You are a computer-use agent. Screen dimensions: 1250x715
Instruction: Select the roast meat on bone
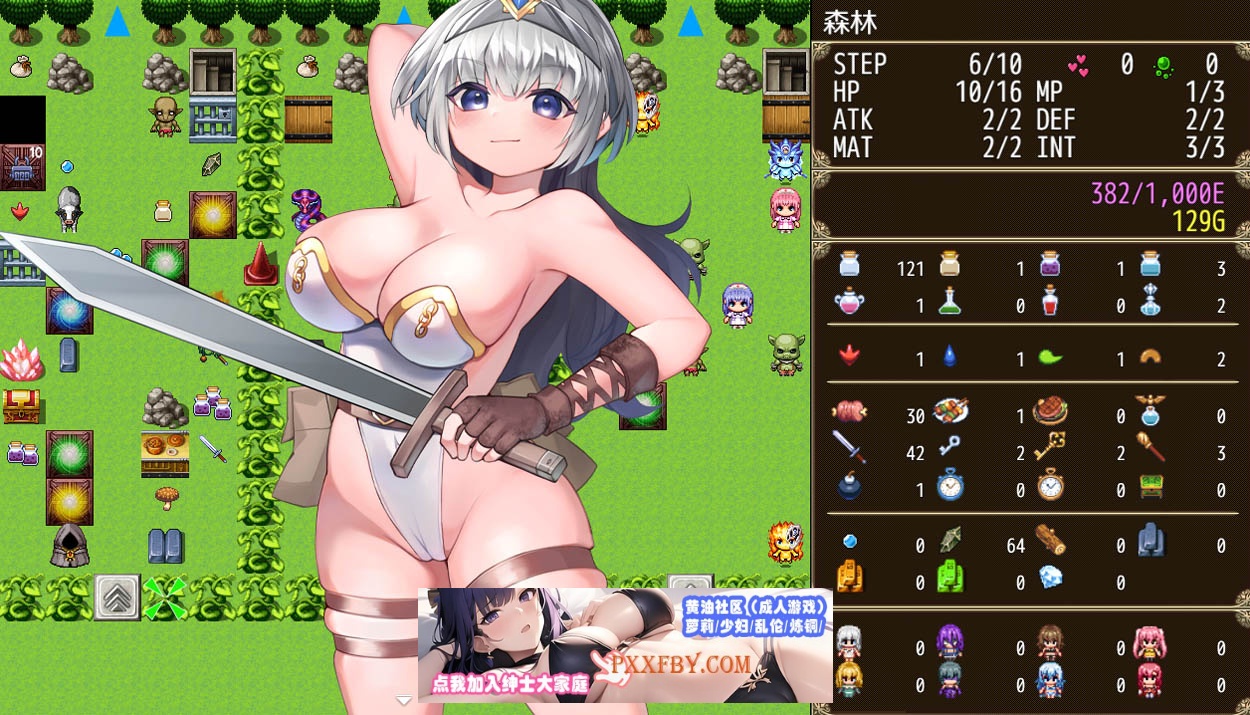point(849,411)
